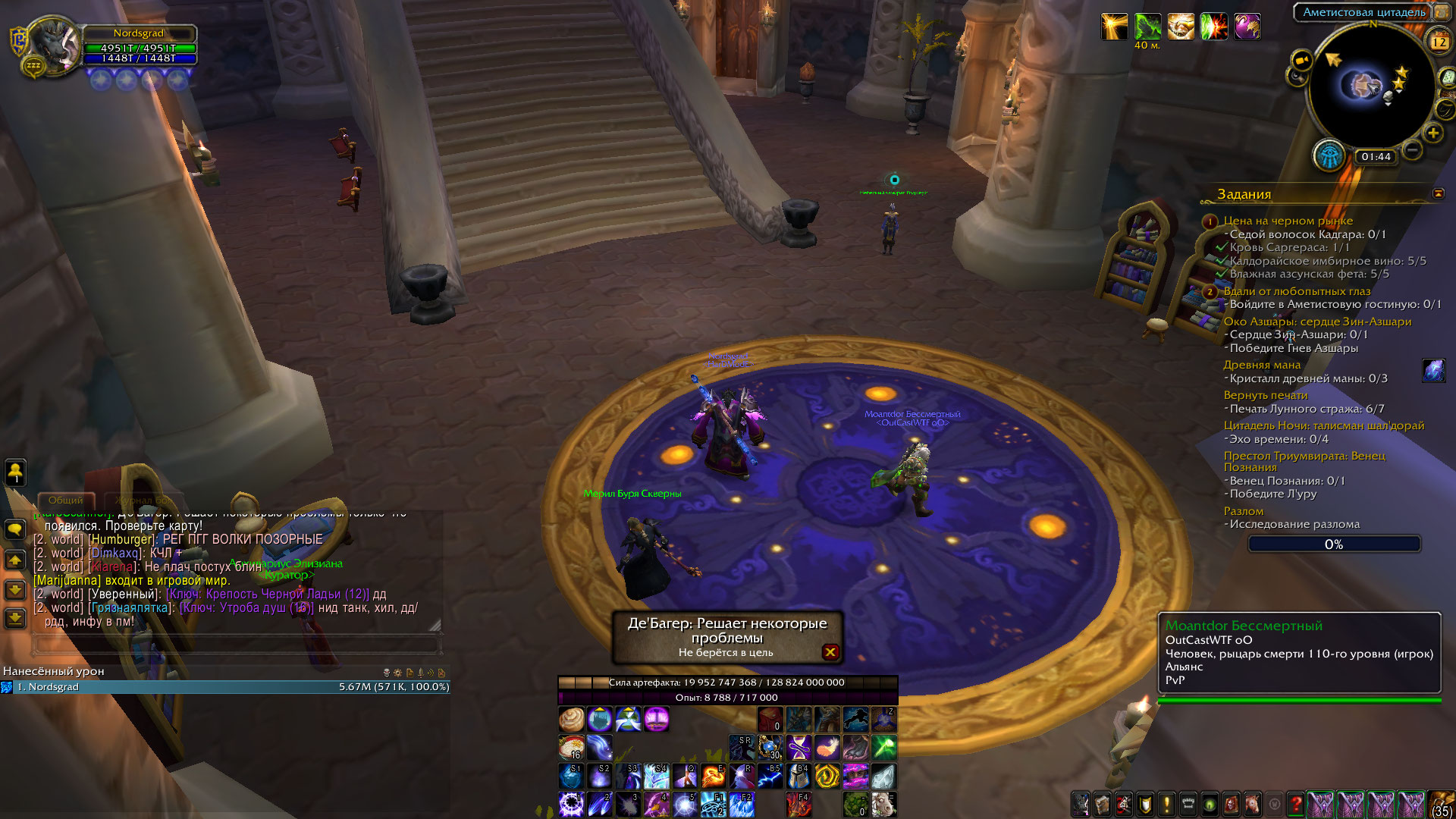1456x819 pixels.
Task: Collapse the Задания quest tracker
Action: [x=1439, y=194]
